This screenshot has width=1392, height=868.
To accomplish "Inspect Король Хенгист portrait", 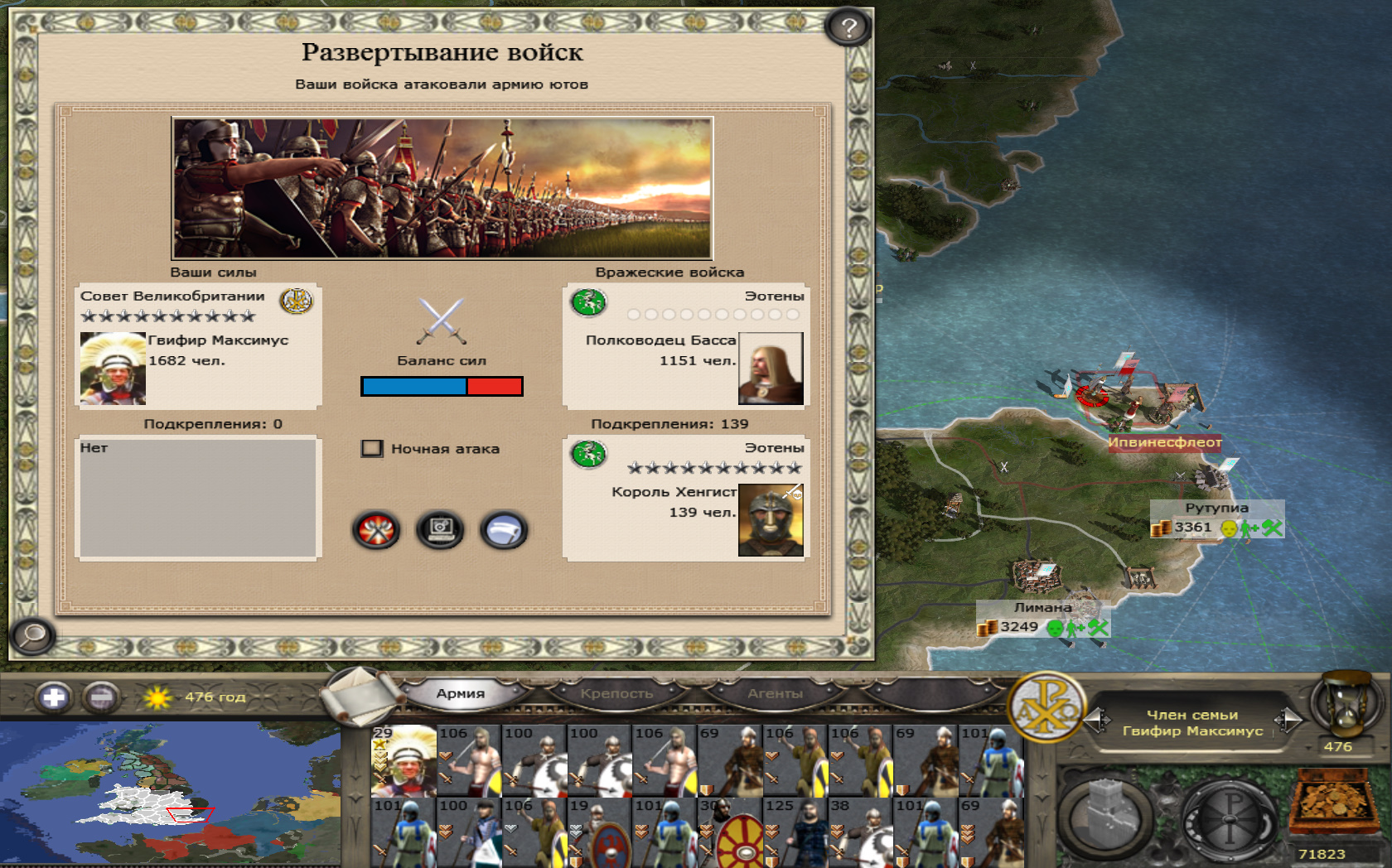I will [771, 520].
